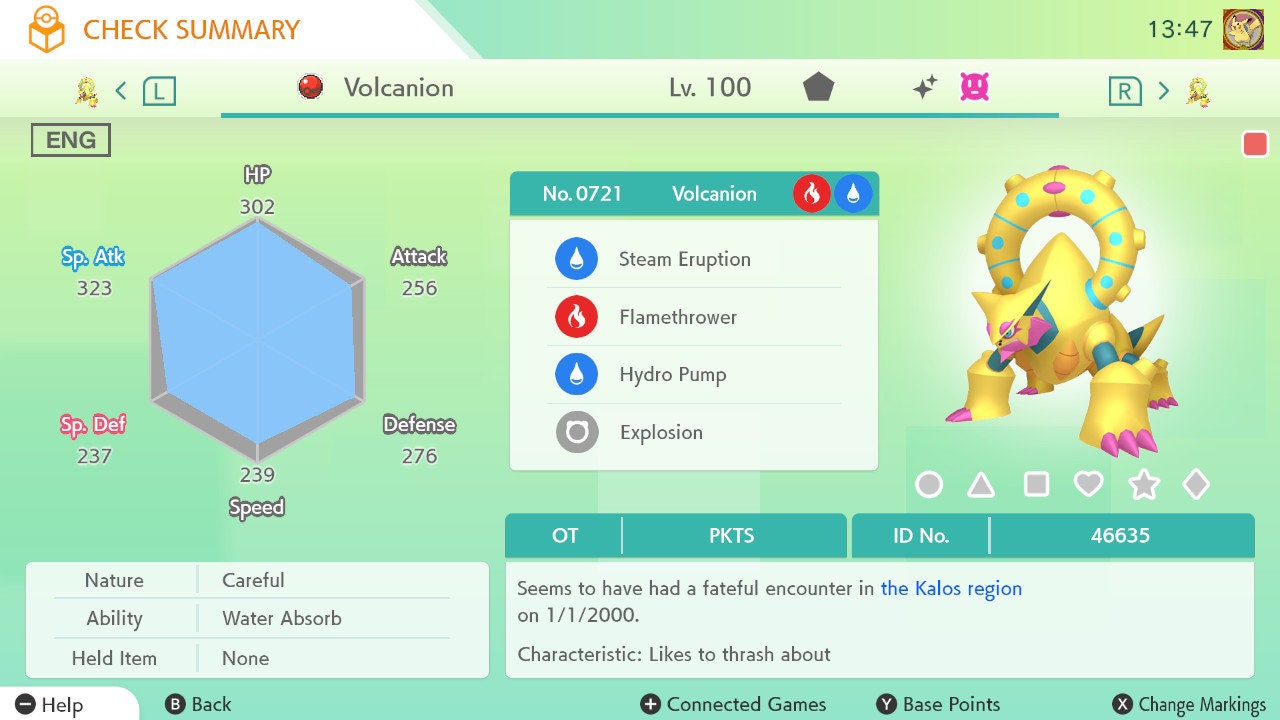Toggle the heart marking
The height and width of the screenshot is (720, 1280).
1088,485
